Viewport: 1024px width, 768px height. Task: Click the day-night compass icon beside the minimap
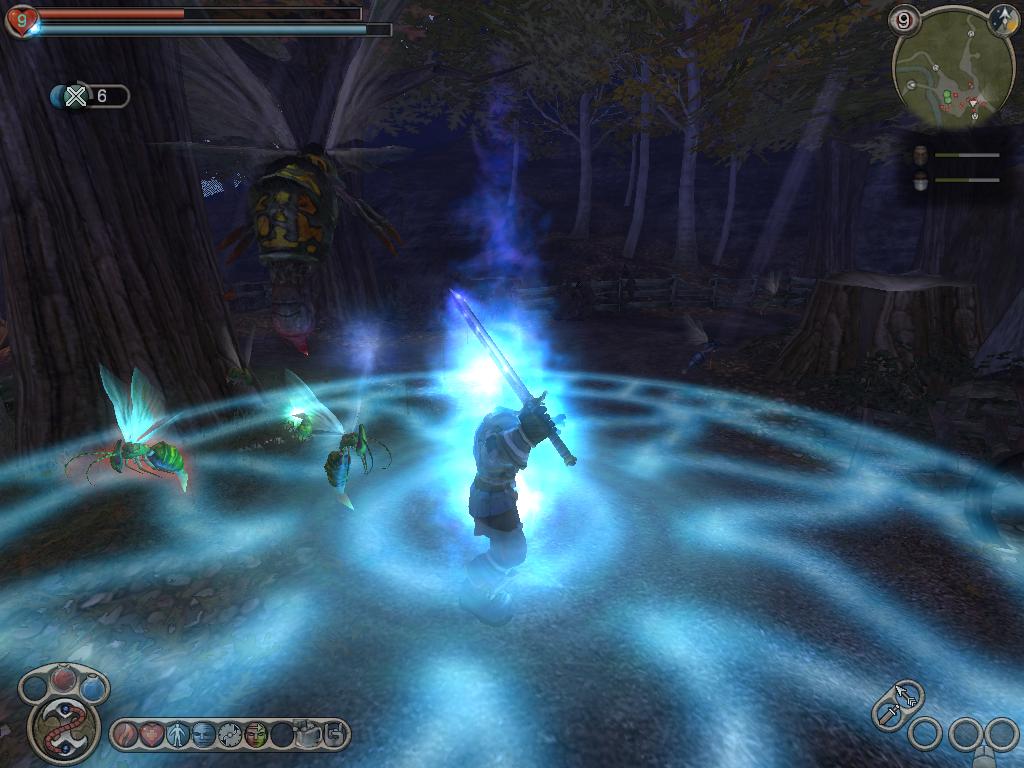[1004, 19]
